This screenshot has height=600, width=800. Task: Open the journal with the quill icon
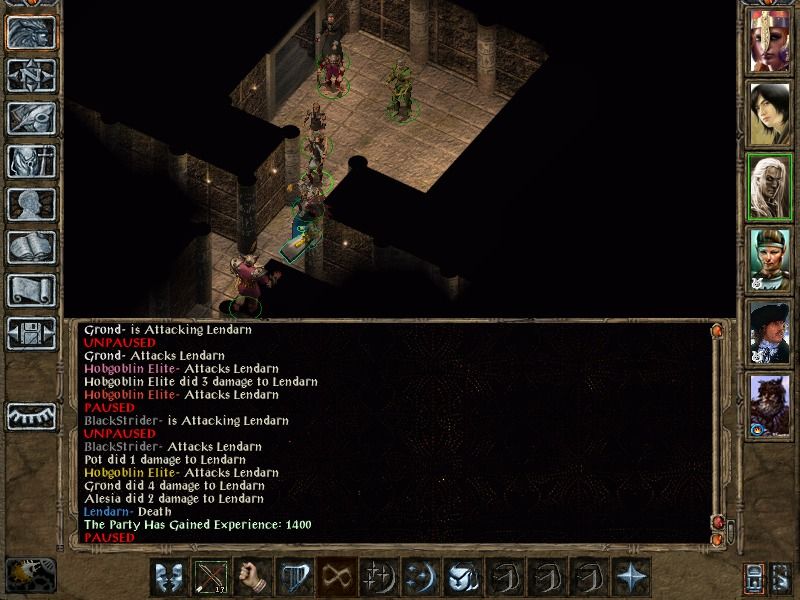(30, 118)
